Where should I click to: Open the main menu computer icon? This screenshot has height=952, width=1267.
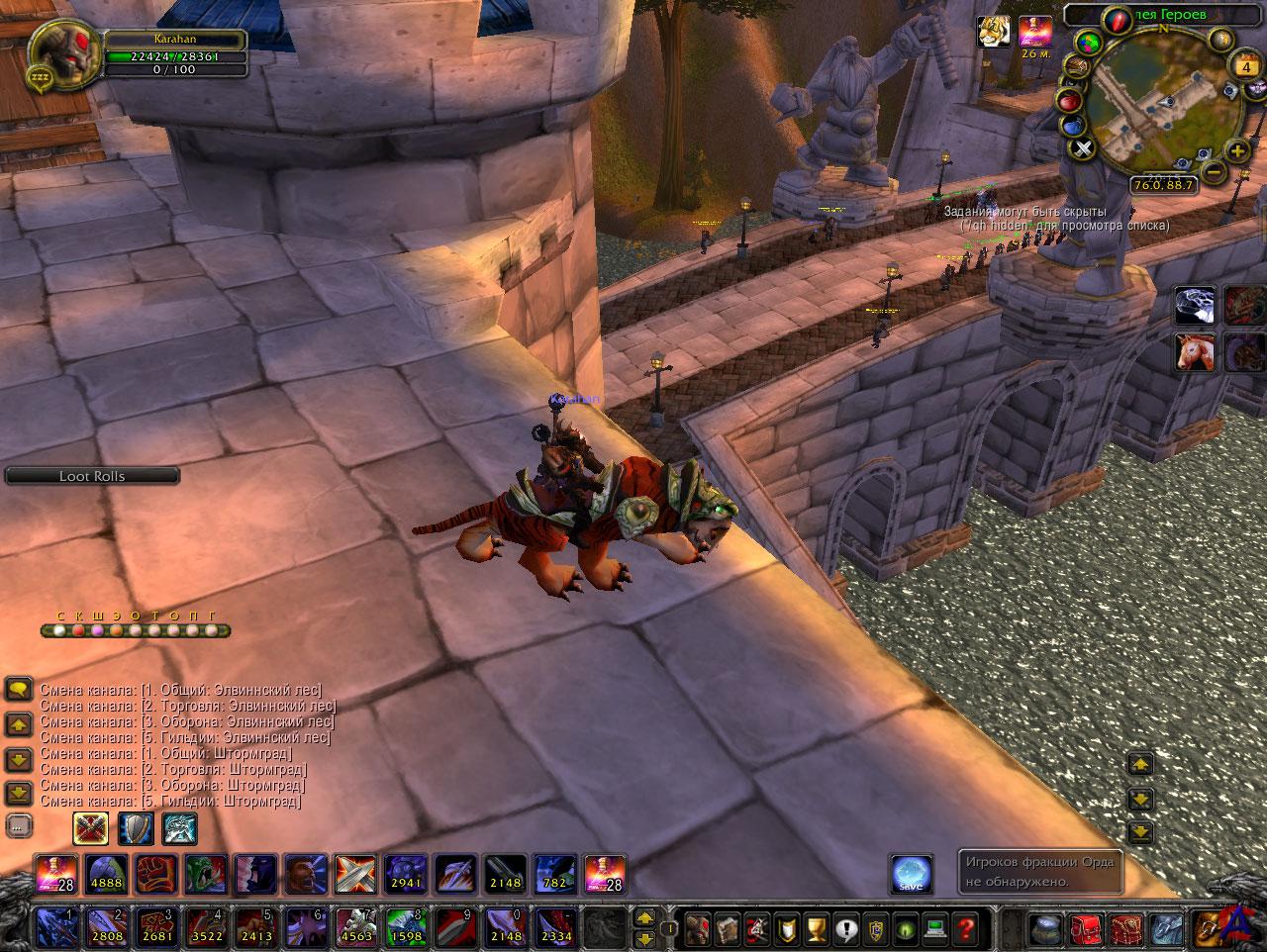(935, 930)
